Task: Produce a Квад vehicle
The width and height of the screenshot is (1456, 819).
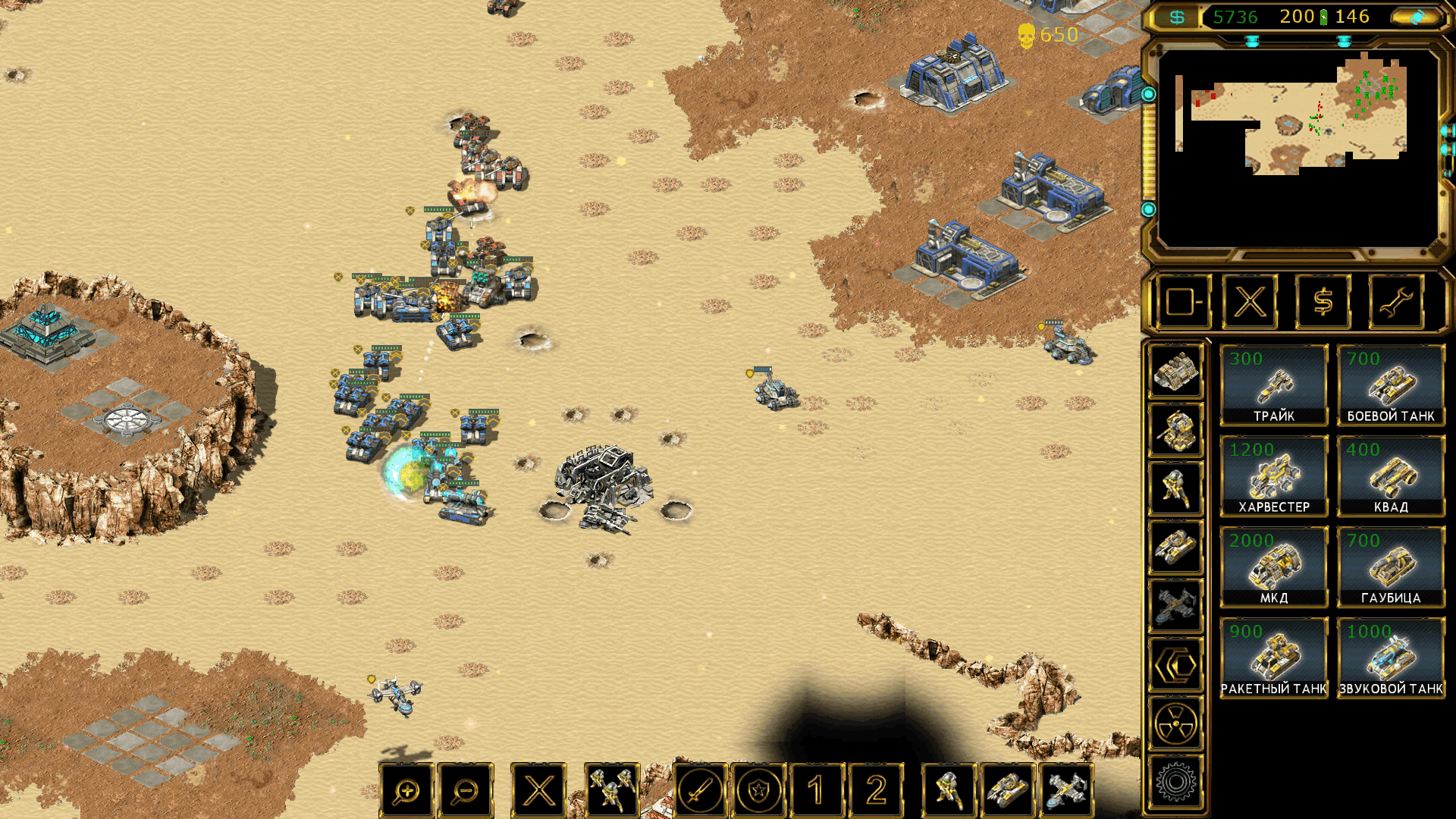Action: pos(1391,476)
